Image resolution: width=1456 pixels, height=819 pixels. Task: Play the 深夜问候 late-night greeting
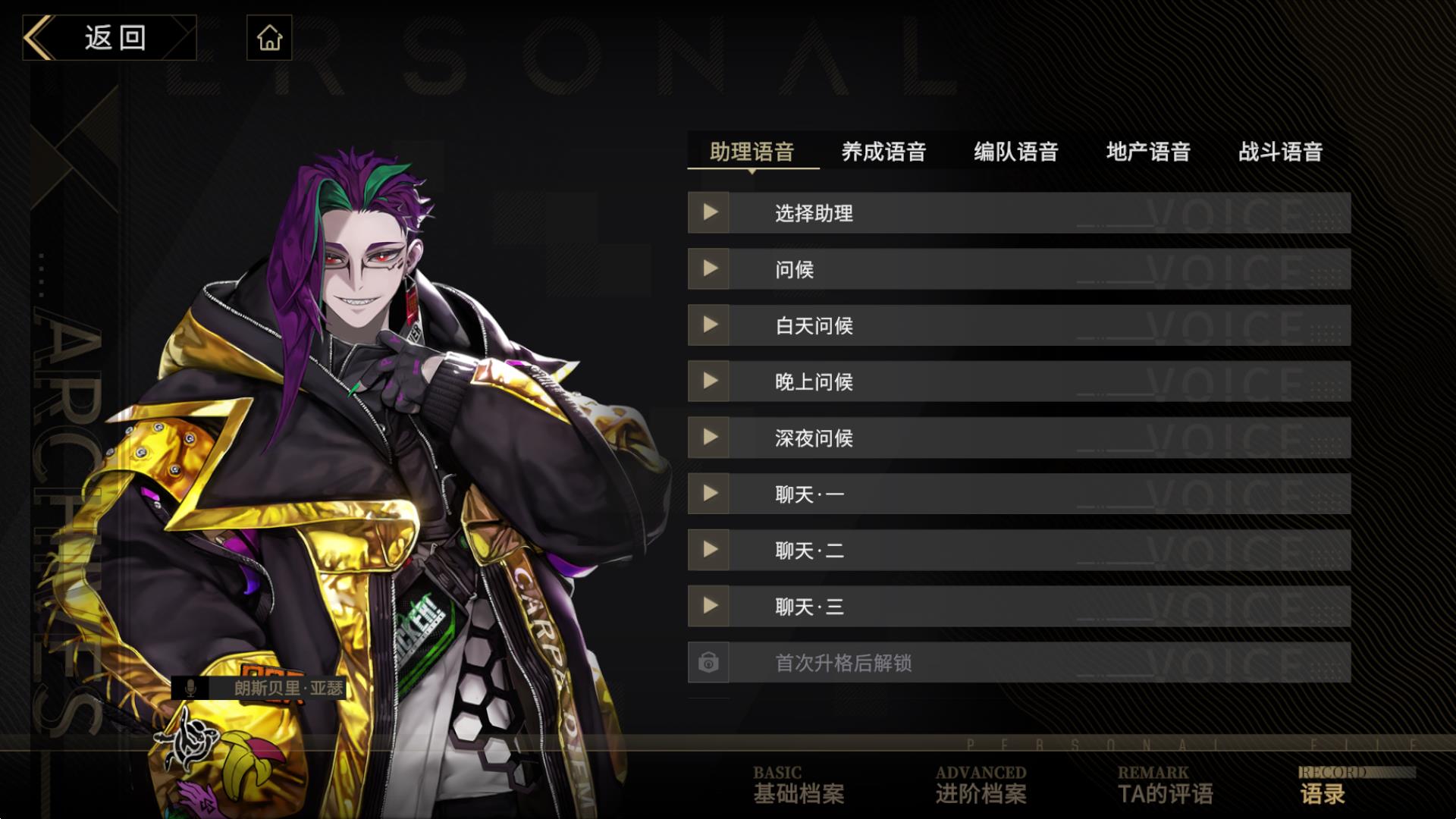[708, 438]
